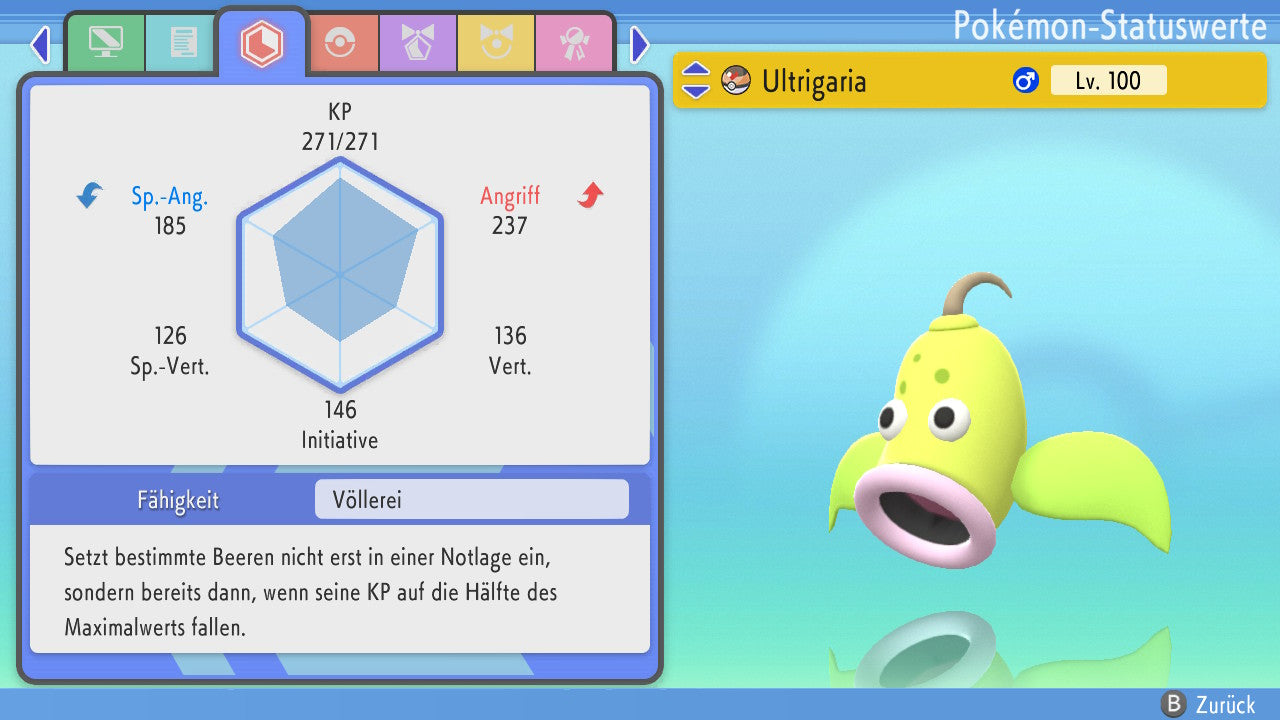Click the right arrow beside the tabs
This screenshot has height=720, width=1280.
point(640,44)
